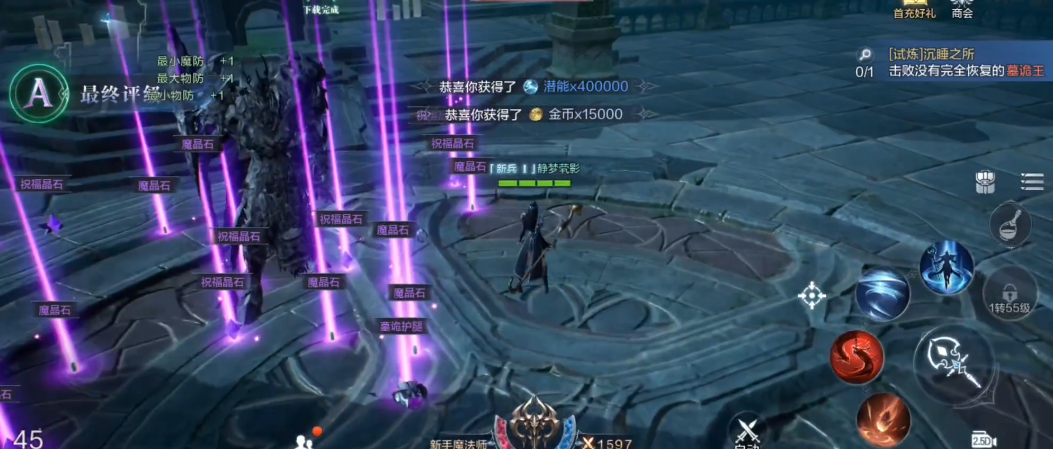Hit the main staff attack button
Image resolution: width=1053 pixels, height=449 pixels.
[x=954, y=365]
